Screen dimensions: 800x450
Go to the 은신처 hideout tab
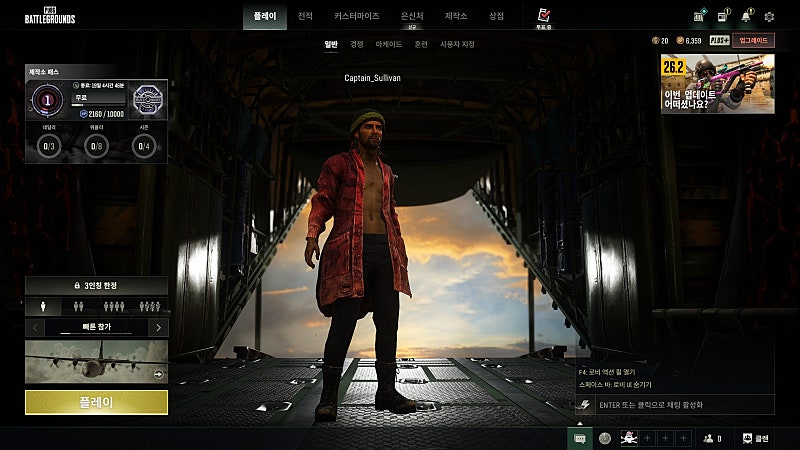click(x=412, y=16)
